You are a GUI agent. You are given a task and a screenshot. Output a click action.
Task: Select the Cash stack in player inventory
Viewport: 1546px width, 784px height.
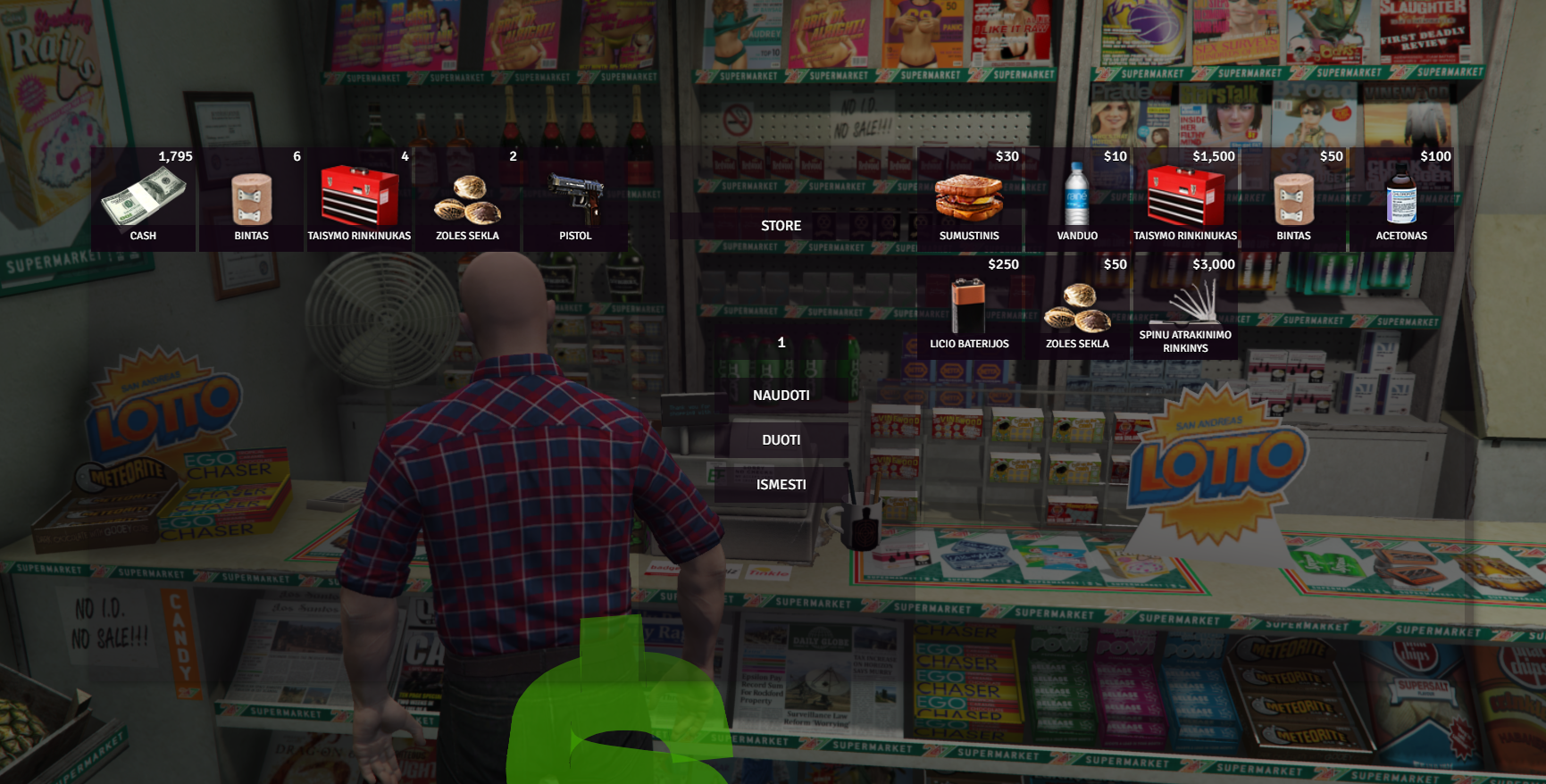[x=143, y=199]
